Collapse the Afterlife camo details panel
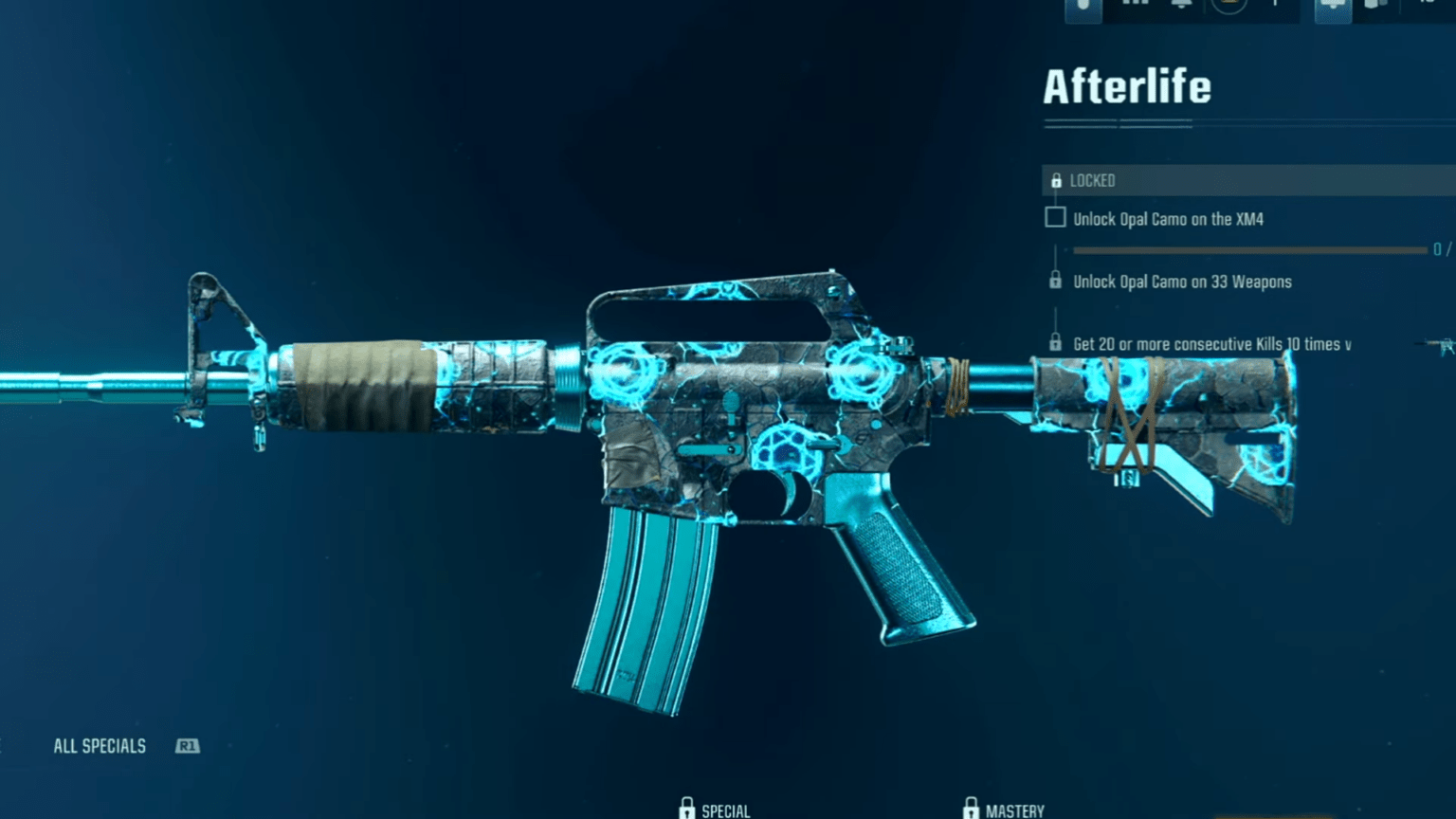The width and height of the screenshot is (1456, 819). click(x=1127, y=85)
